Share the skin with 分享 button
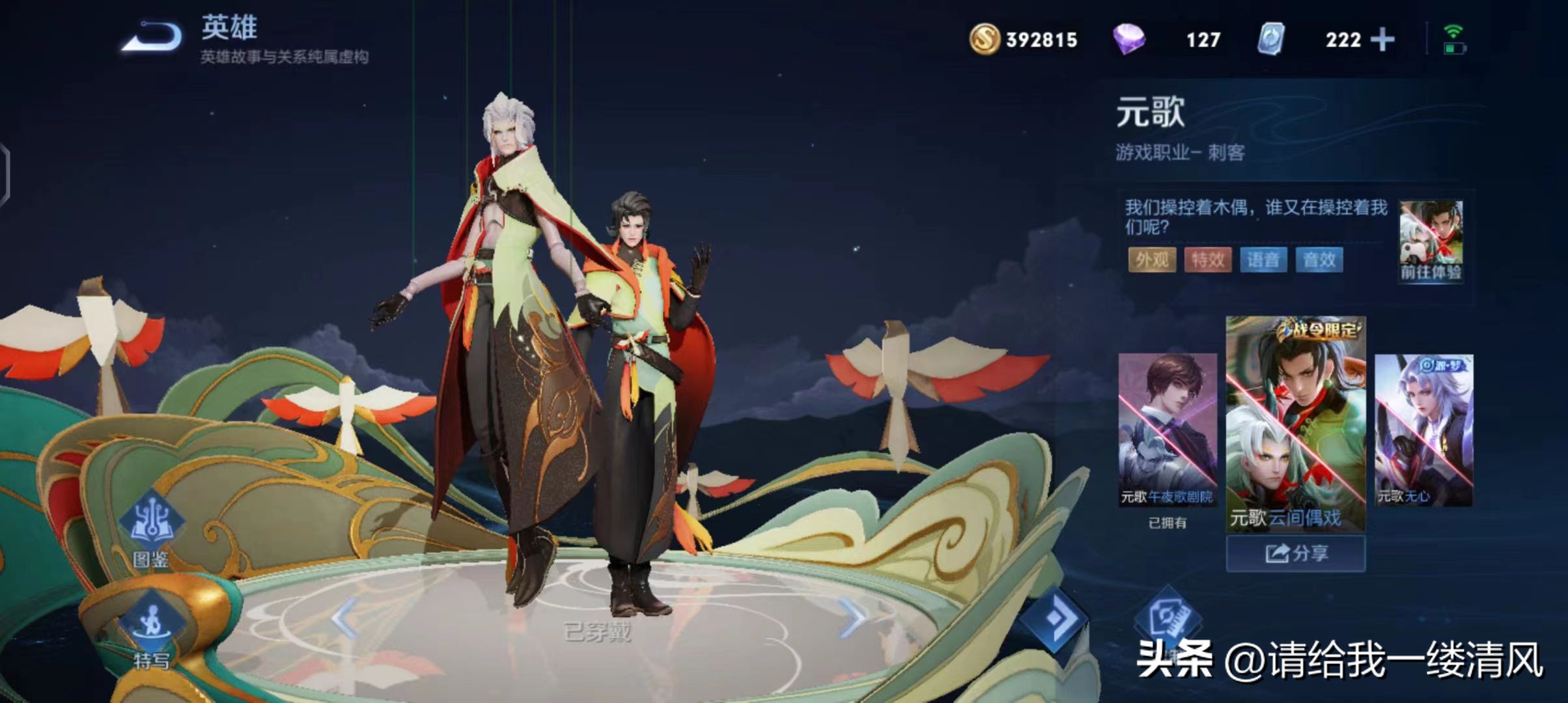Image resolution: width=1568 pixels, height=703 pixels. [1295, 554]
